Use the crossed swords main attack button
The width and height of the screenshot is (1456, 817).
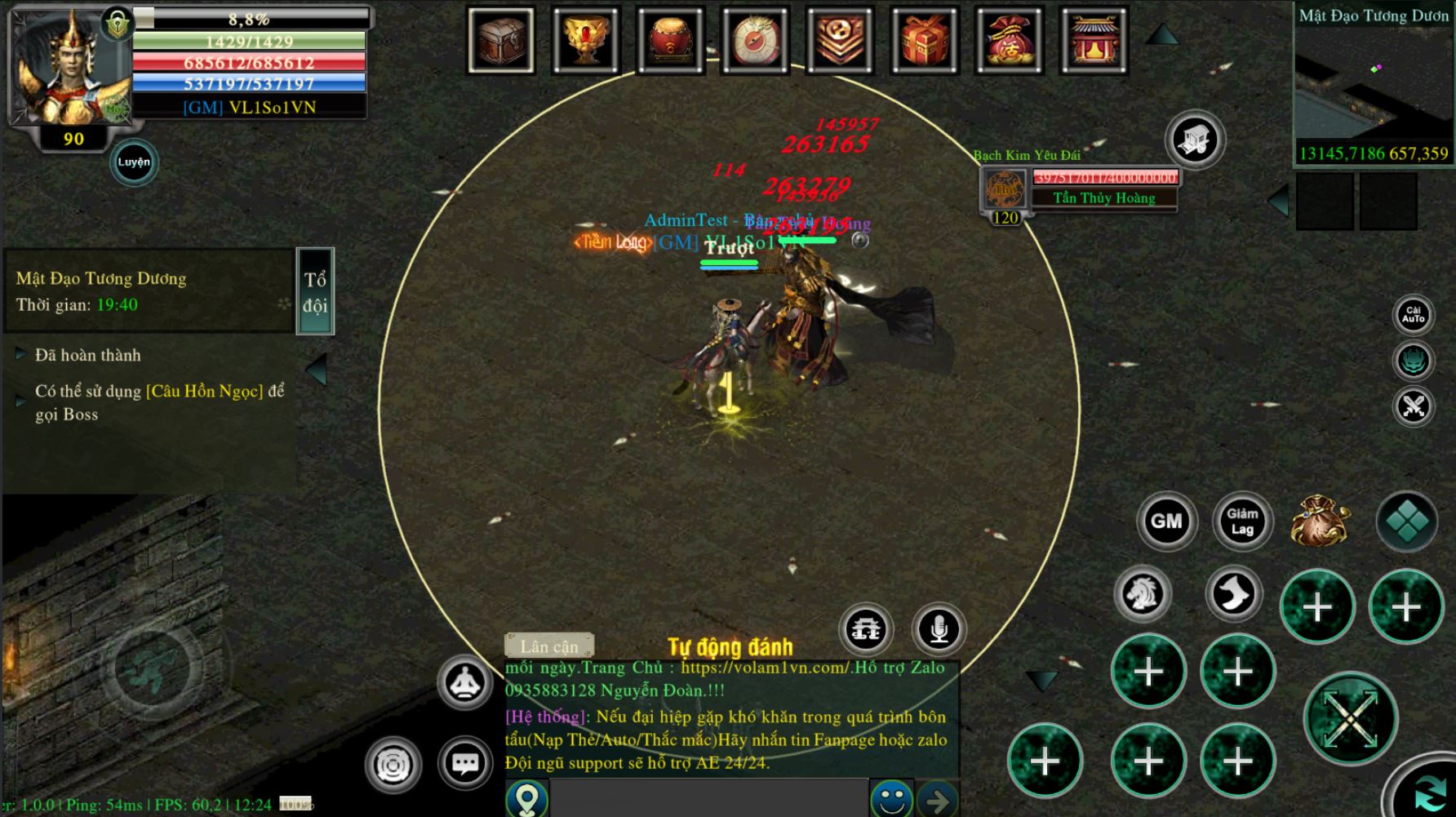[1351, 719]
